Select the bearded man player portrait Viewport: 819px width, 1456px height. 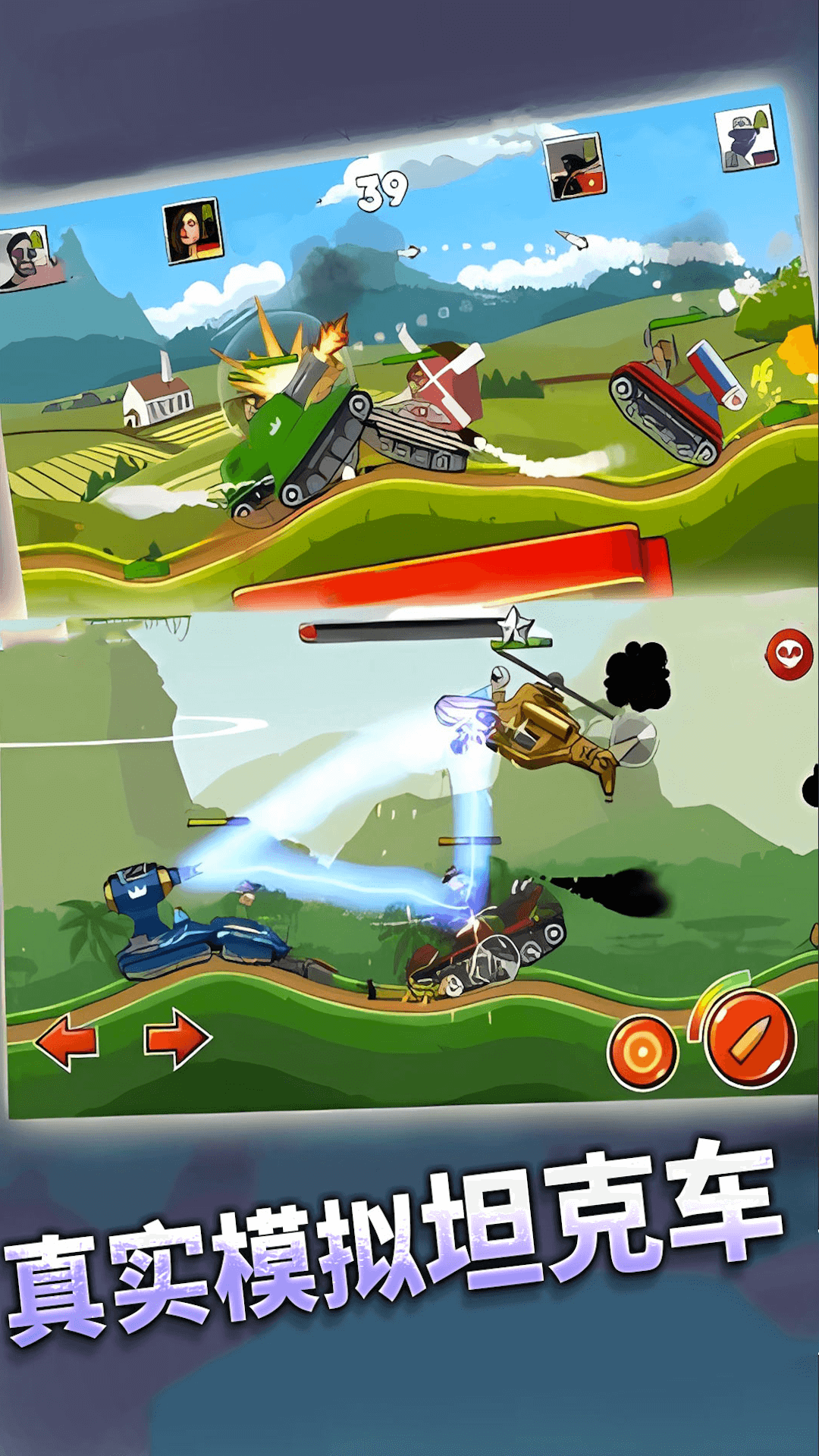pyautogui.click(x=25, y=257)
